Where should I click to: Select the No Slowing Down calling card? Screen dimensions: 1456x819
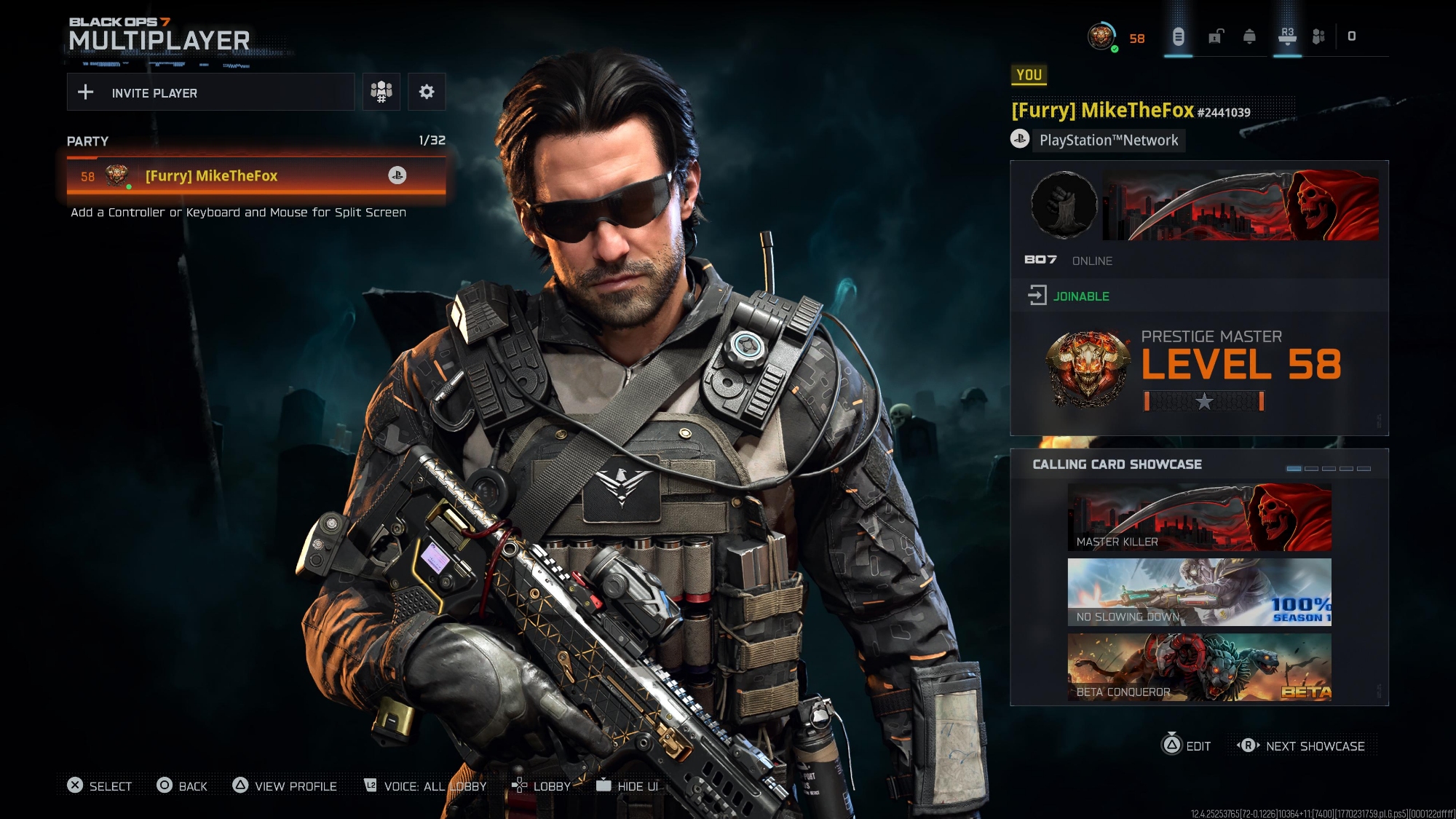tap(1199, 593)
